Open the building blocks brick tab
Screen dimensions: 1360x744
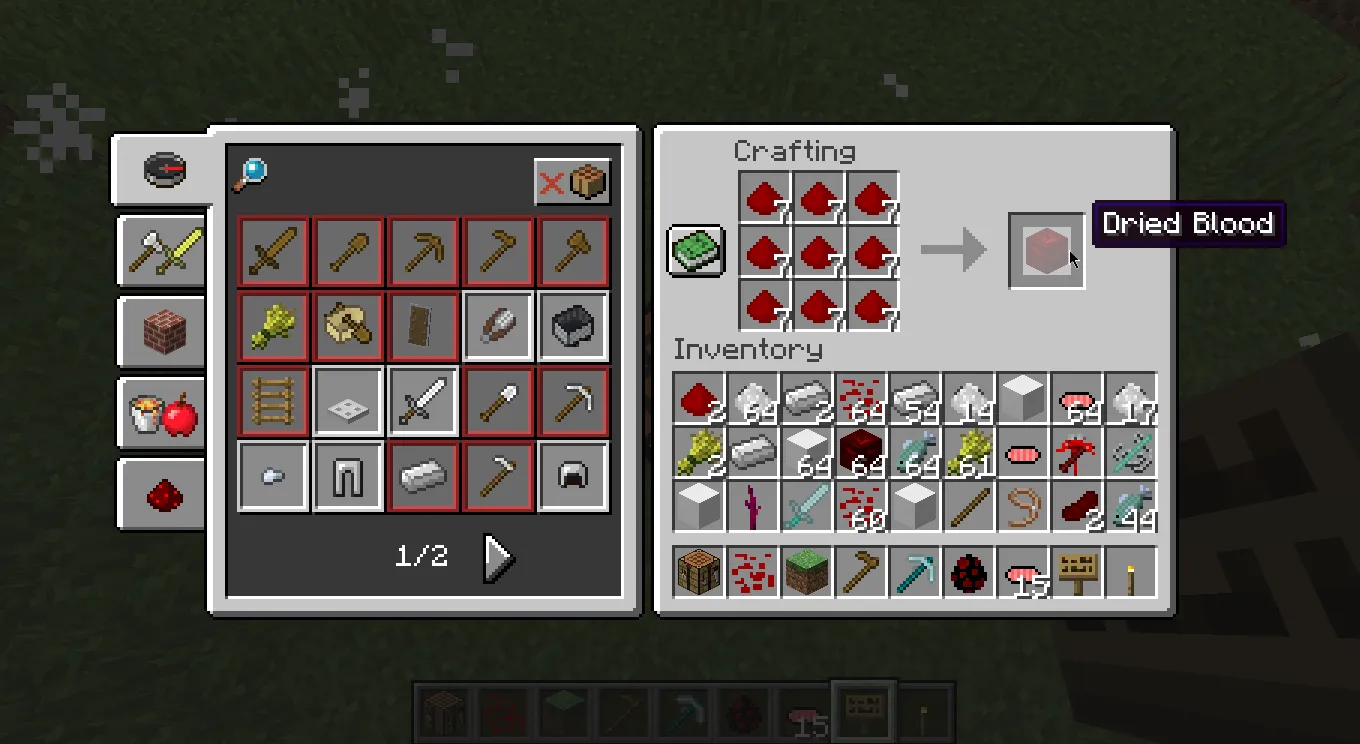pyautogui.click(x=161, y=331)
